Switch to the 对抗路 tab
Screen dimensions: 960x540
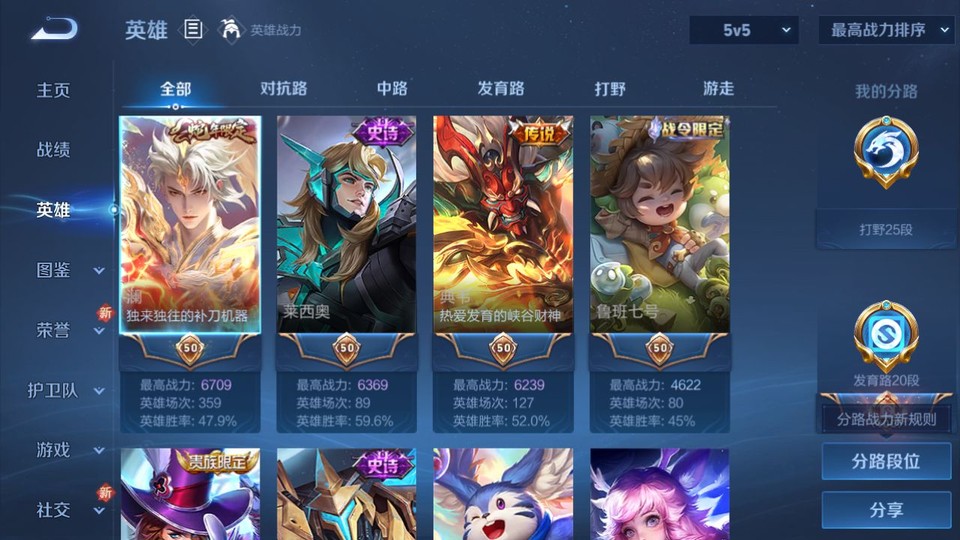click(283, 89)
